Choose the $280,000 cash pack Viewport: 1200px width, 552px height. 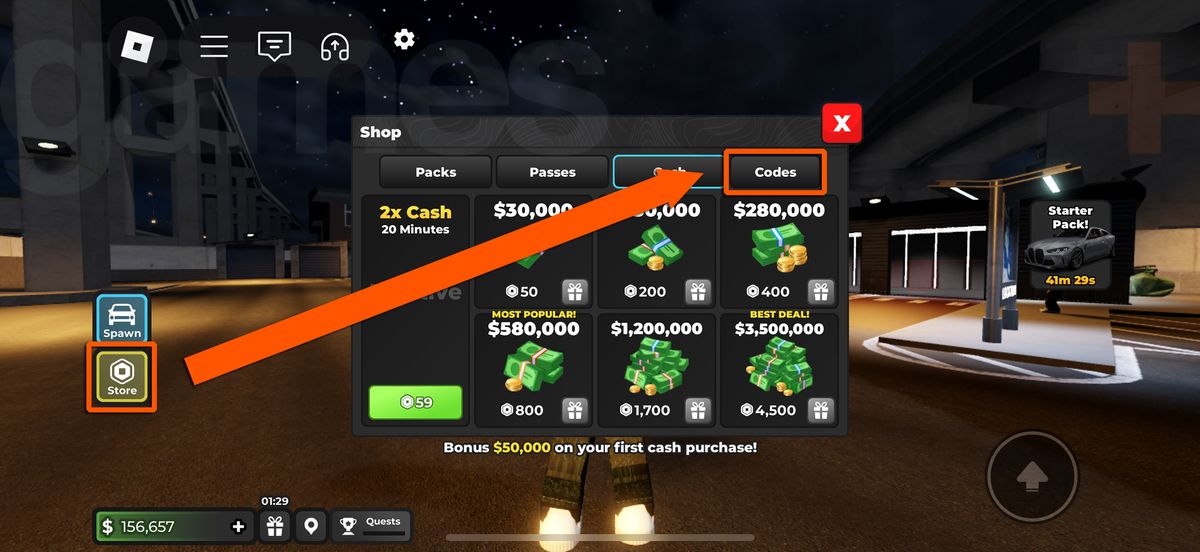coord(779,250)
